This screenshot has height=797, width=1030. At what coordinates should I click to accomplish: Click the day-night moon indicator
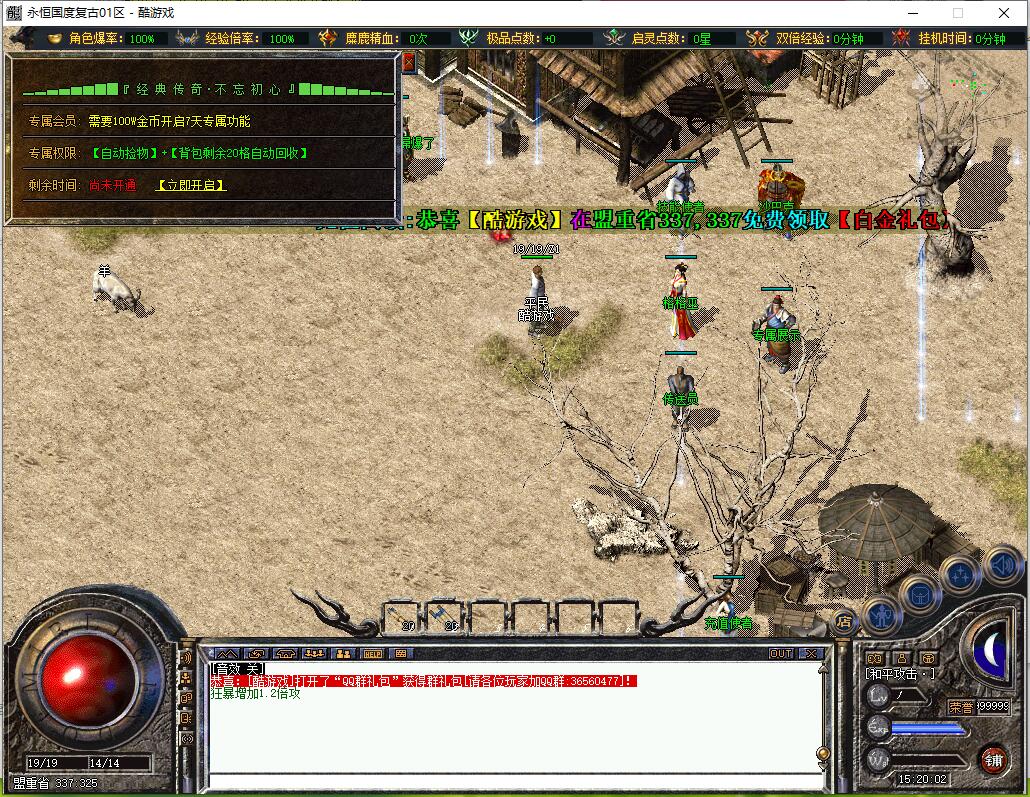989,650
